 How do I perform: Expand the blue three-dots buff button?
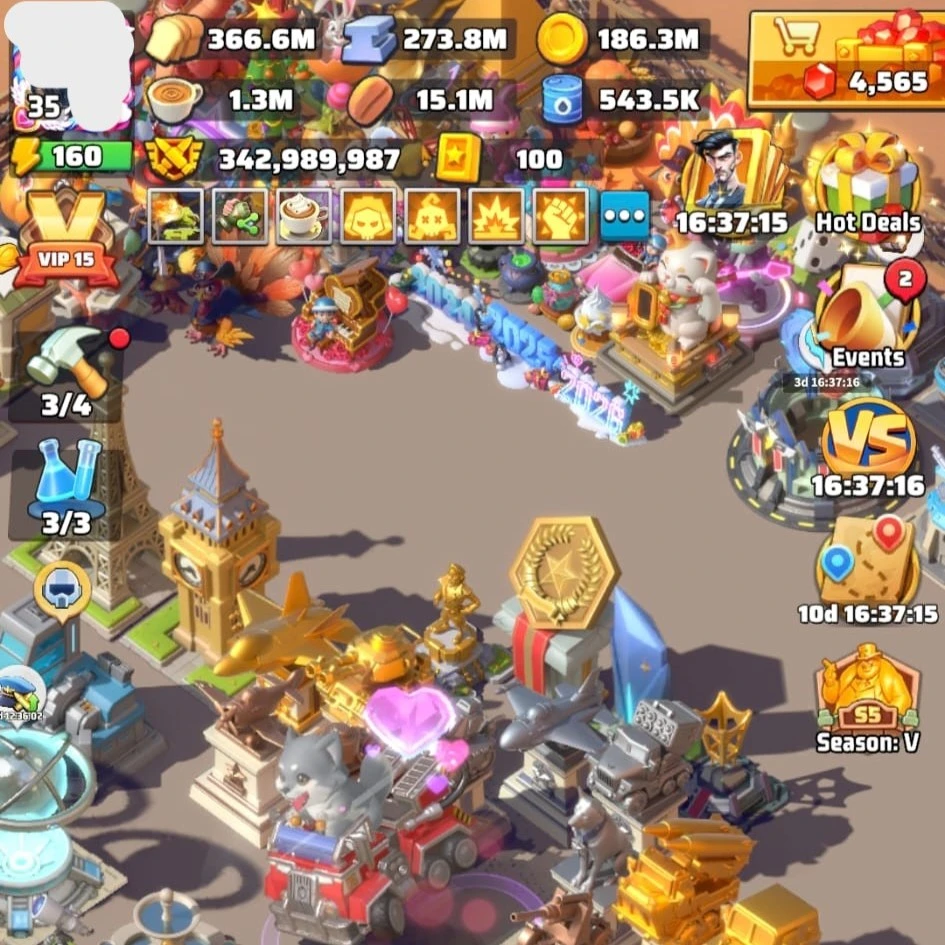click(x=625, y=216)
